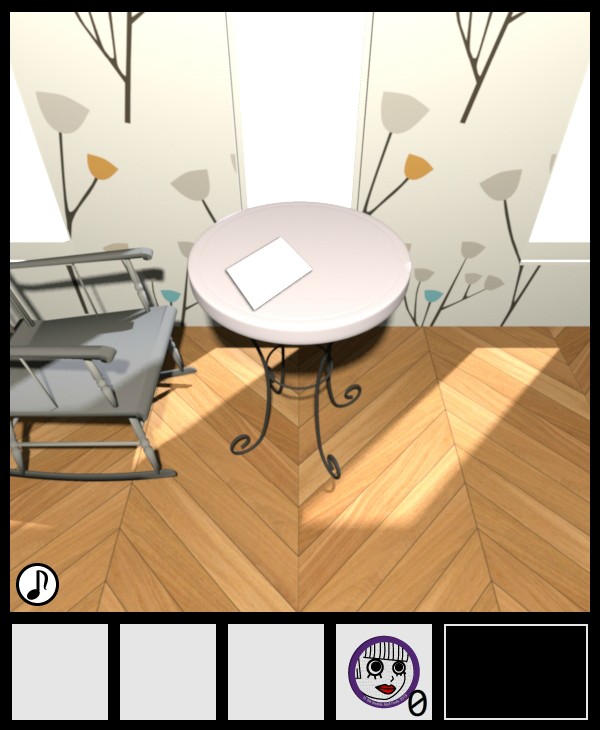
Task: Toggle the music note sound button
Action: coord(37,584)
